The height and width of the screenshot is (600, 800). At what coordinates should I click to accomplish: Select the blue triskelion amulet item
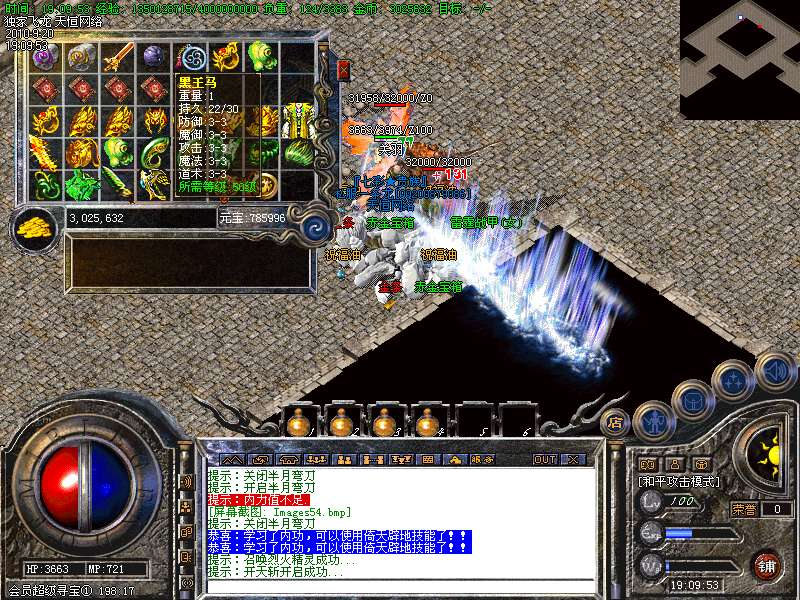(x=190, y=57)
